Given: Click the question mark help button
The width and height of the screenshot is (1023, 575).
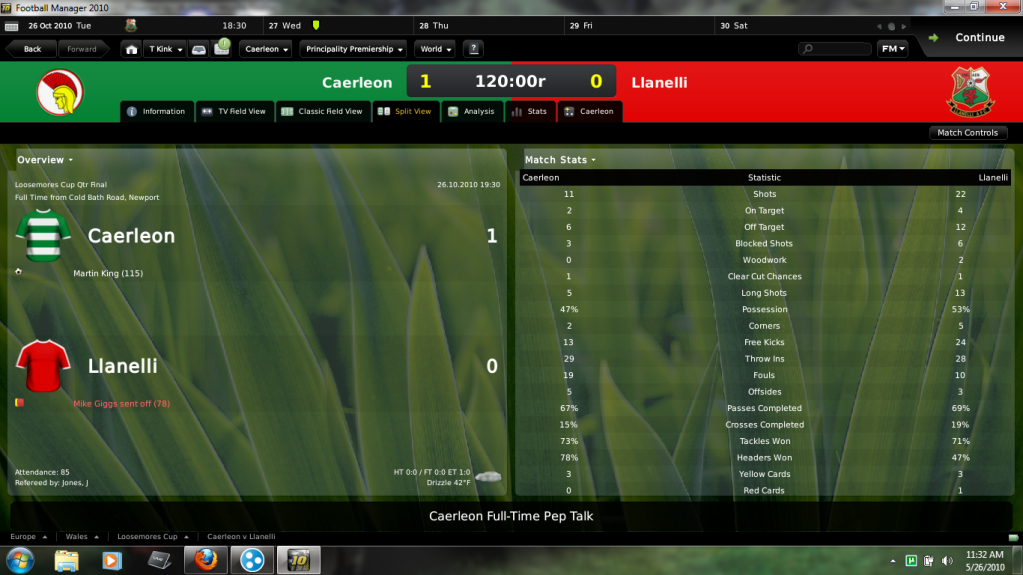Looking at the screenshot, I should pos(473,49).
